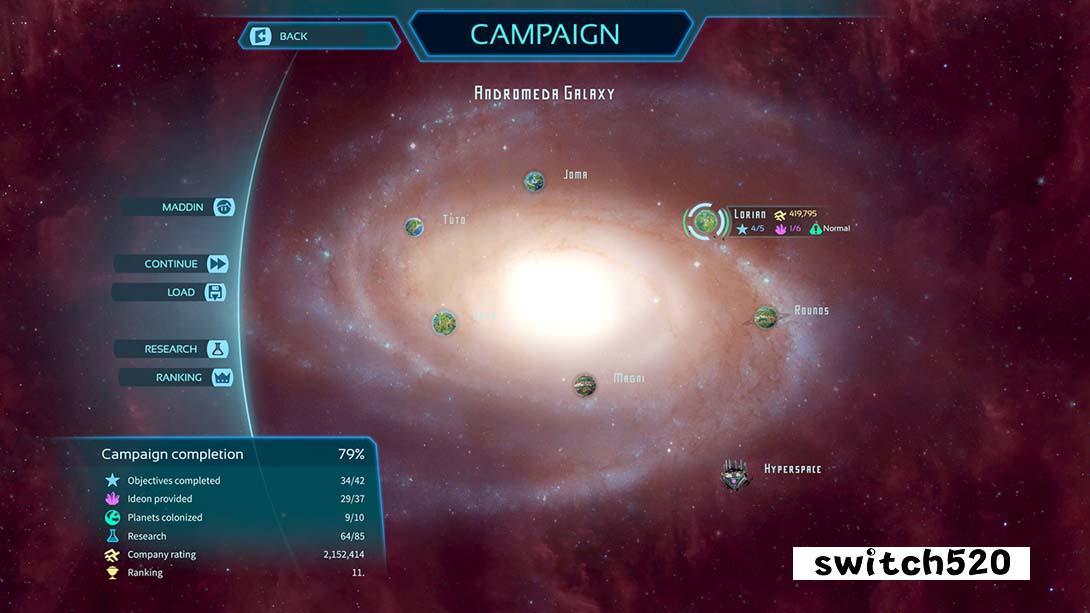Viewport: 1090px width, 613px height.
Task: Select the highlighted planet Lorian
Action: 707,222
